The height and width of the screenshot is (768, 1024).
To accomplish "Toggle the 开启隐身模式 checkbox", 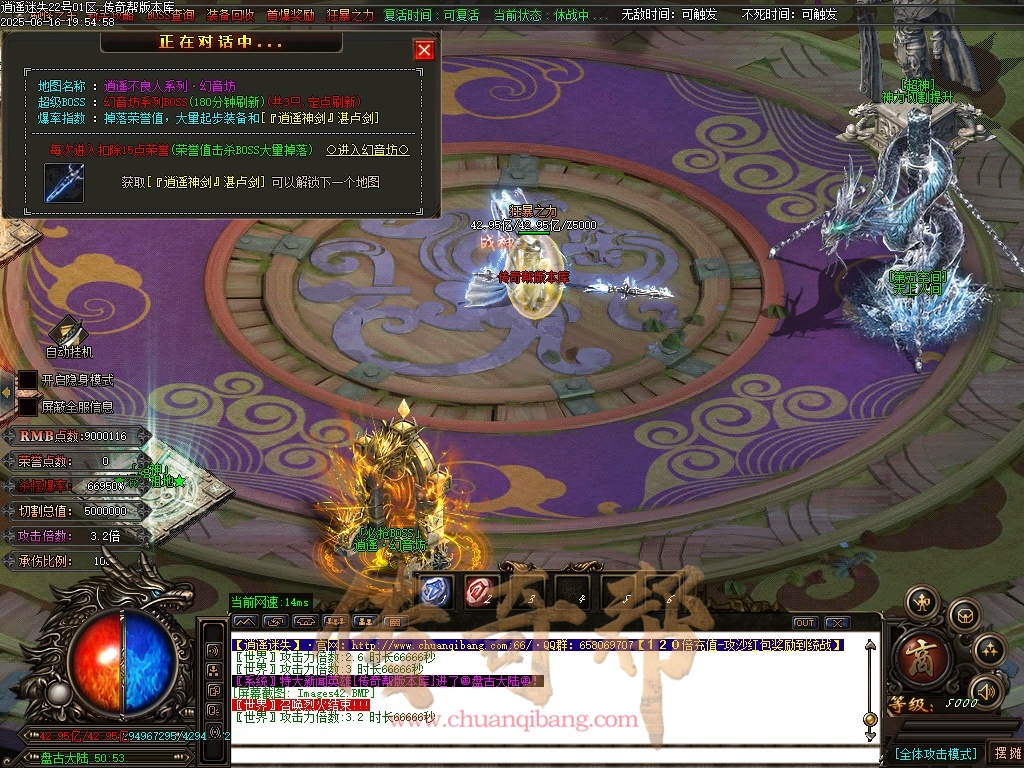I will point(28,380).
